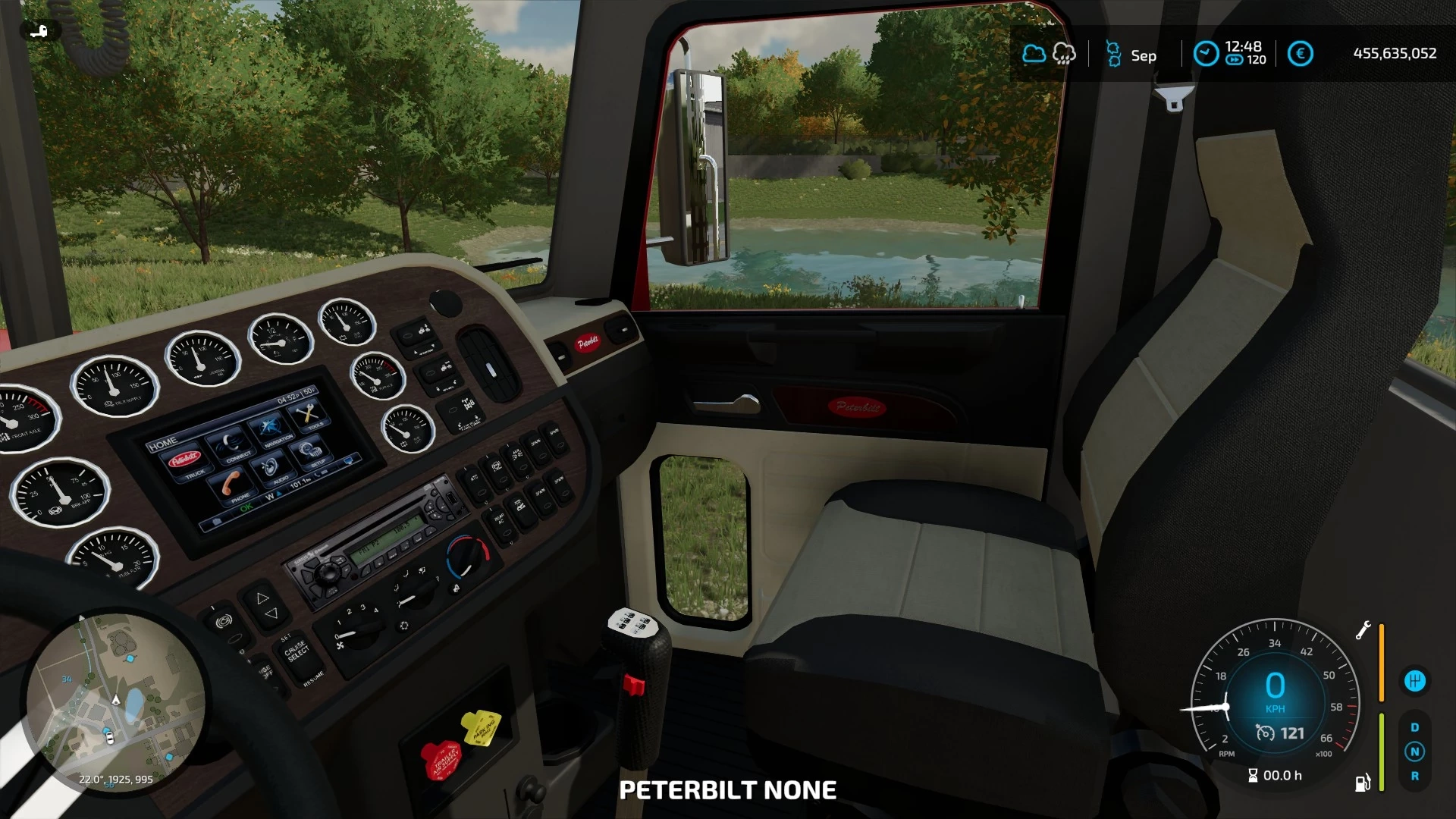
Task: Click the weather forecast cloud icons
Action: 1049,54
